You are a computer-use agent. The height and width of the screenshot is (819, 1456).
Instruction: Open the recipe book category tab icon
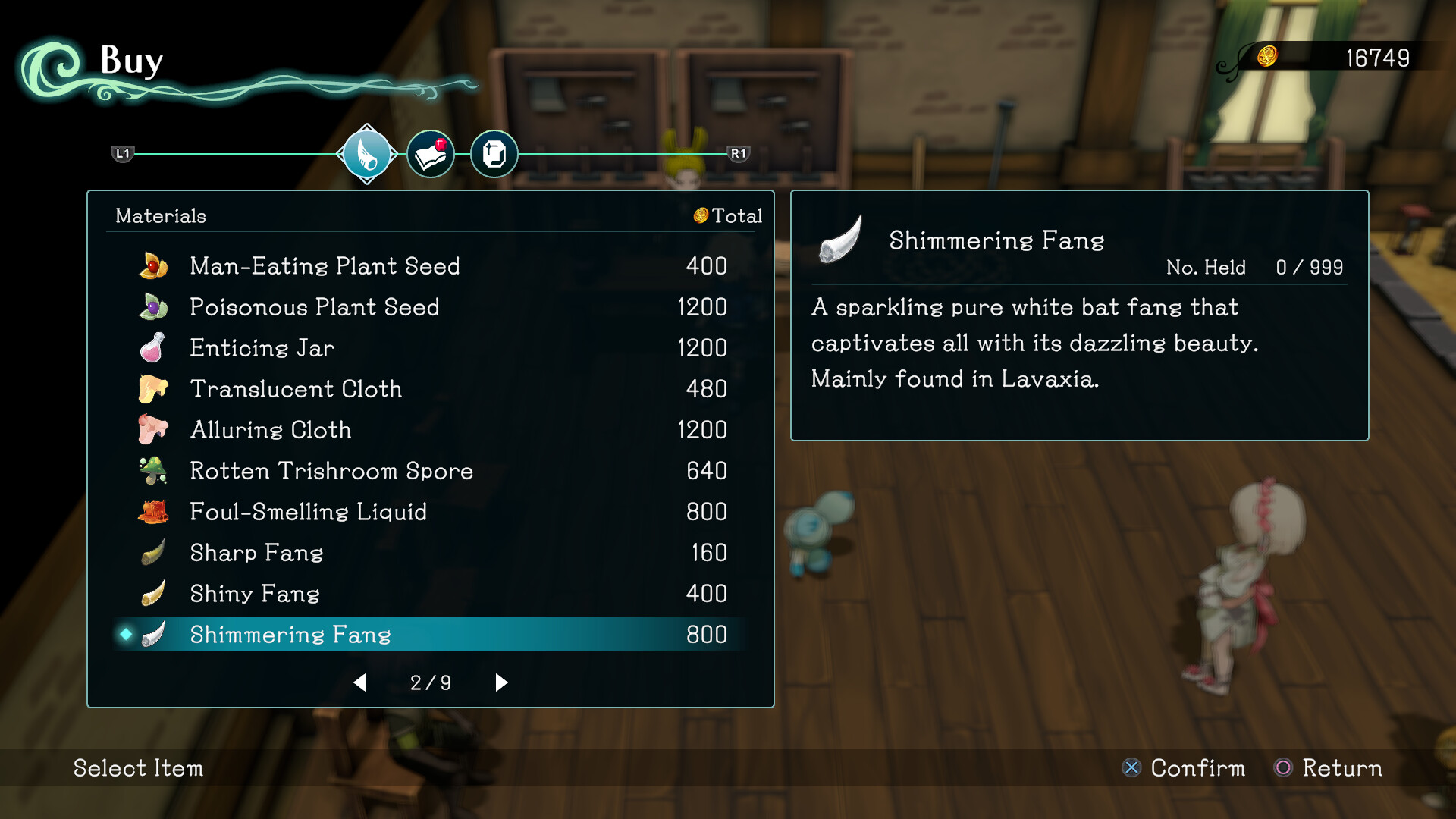431,153
